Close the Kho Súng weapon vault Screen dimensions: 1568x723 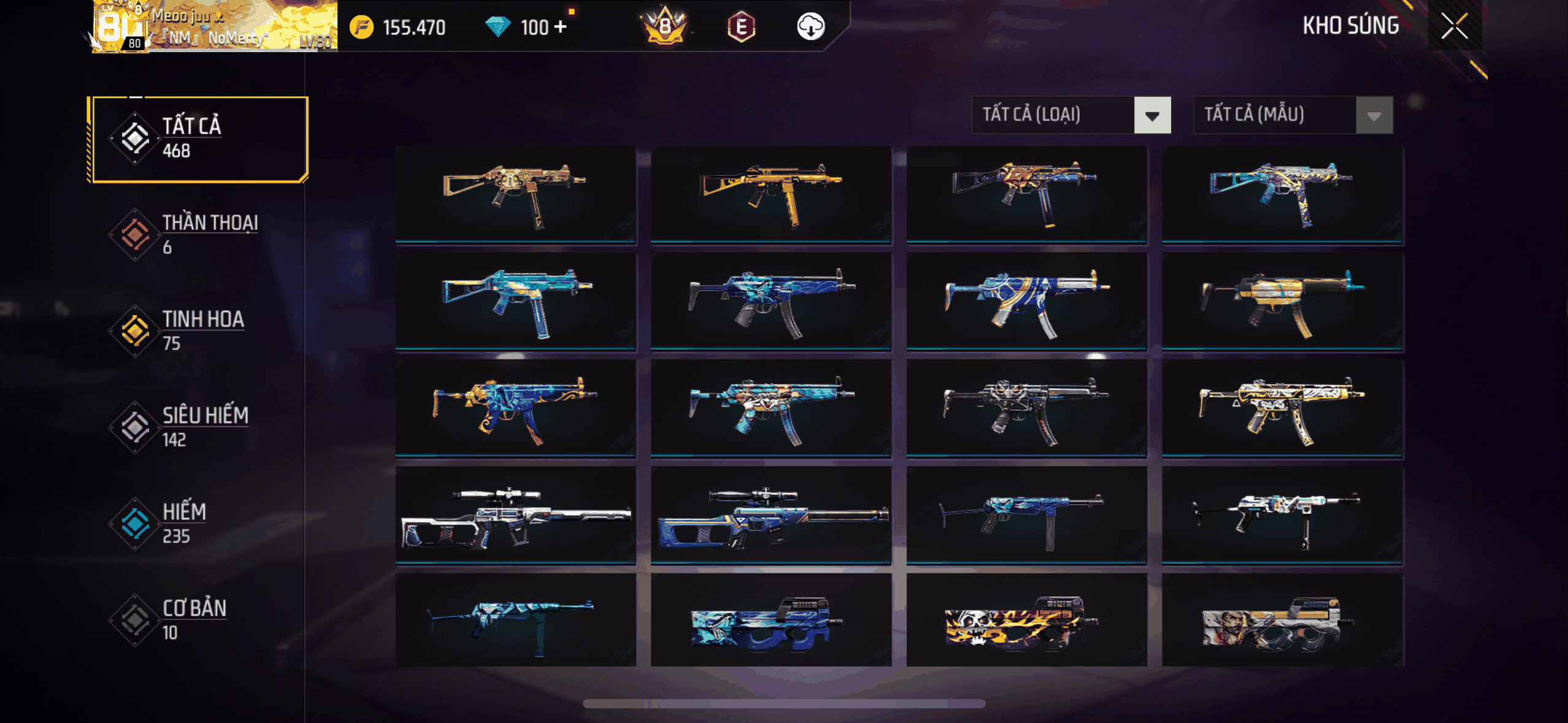tap(1454, 26)
